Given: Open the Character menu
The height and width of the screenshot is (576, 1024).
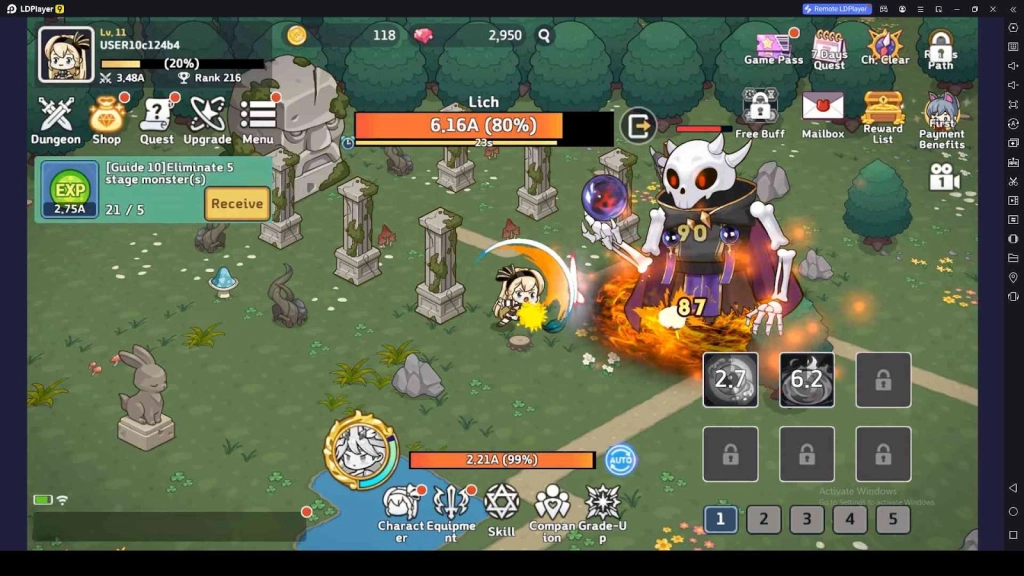Looking at the screenshot, I should [x=401, y=509].
